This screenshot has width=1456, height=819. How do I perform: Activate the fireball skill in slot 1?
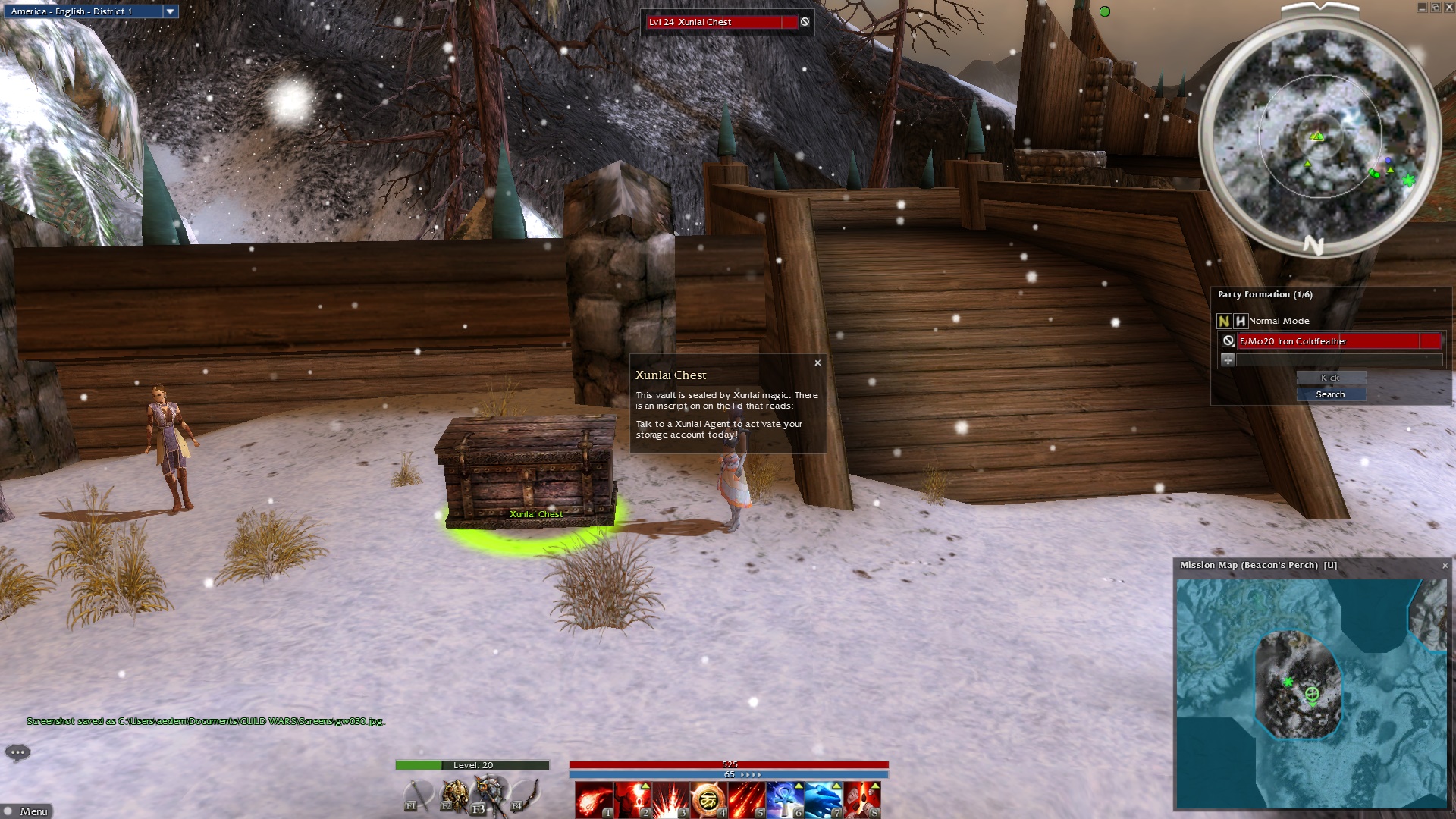point(594,799)
